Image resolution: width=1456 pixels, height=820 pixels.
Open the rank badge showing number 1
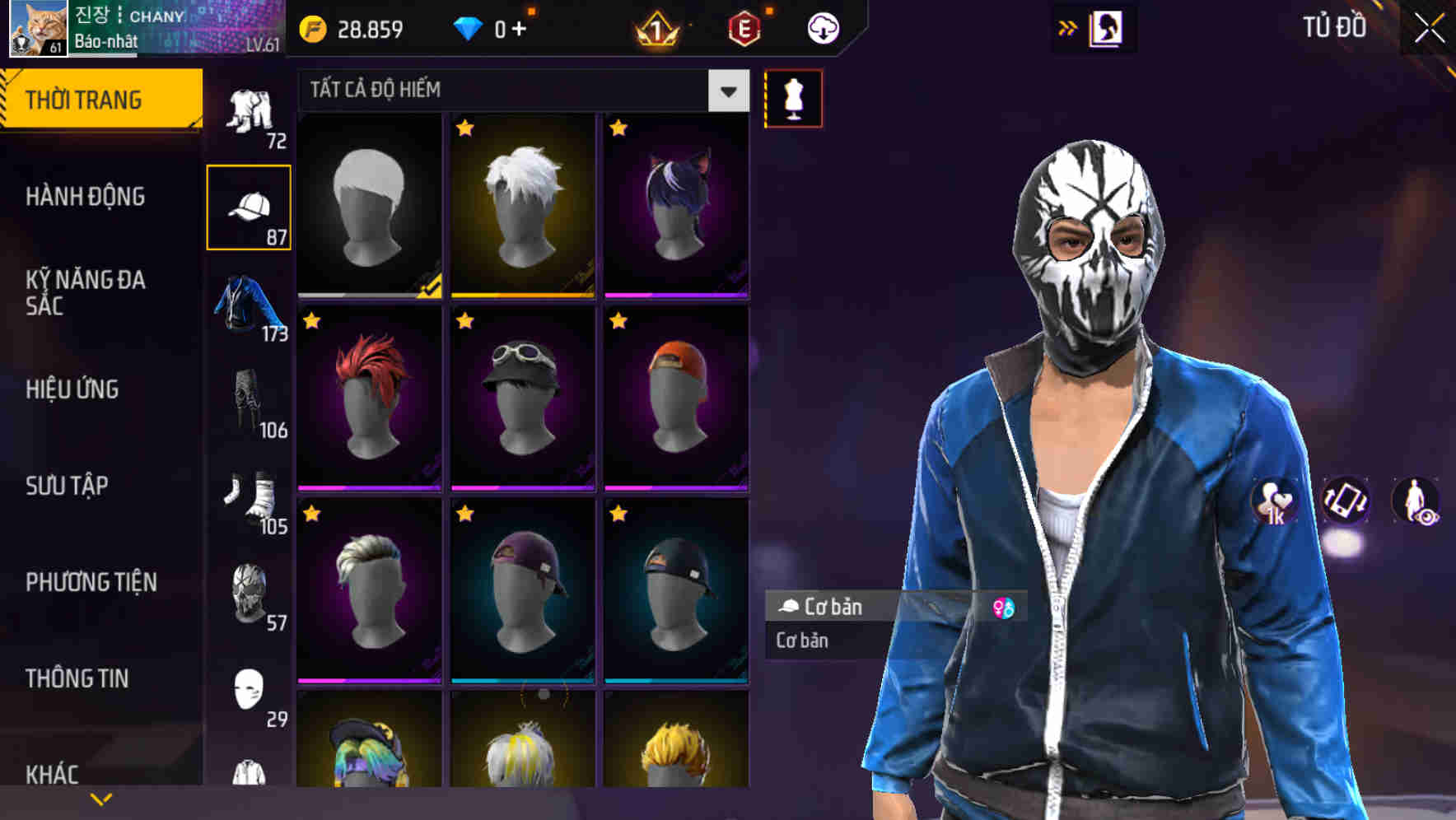pyautogui.click(x=655, y=27)
